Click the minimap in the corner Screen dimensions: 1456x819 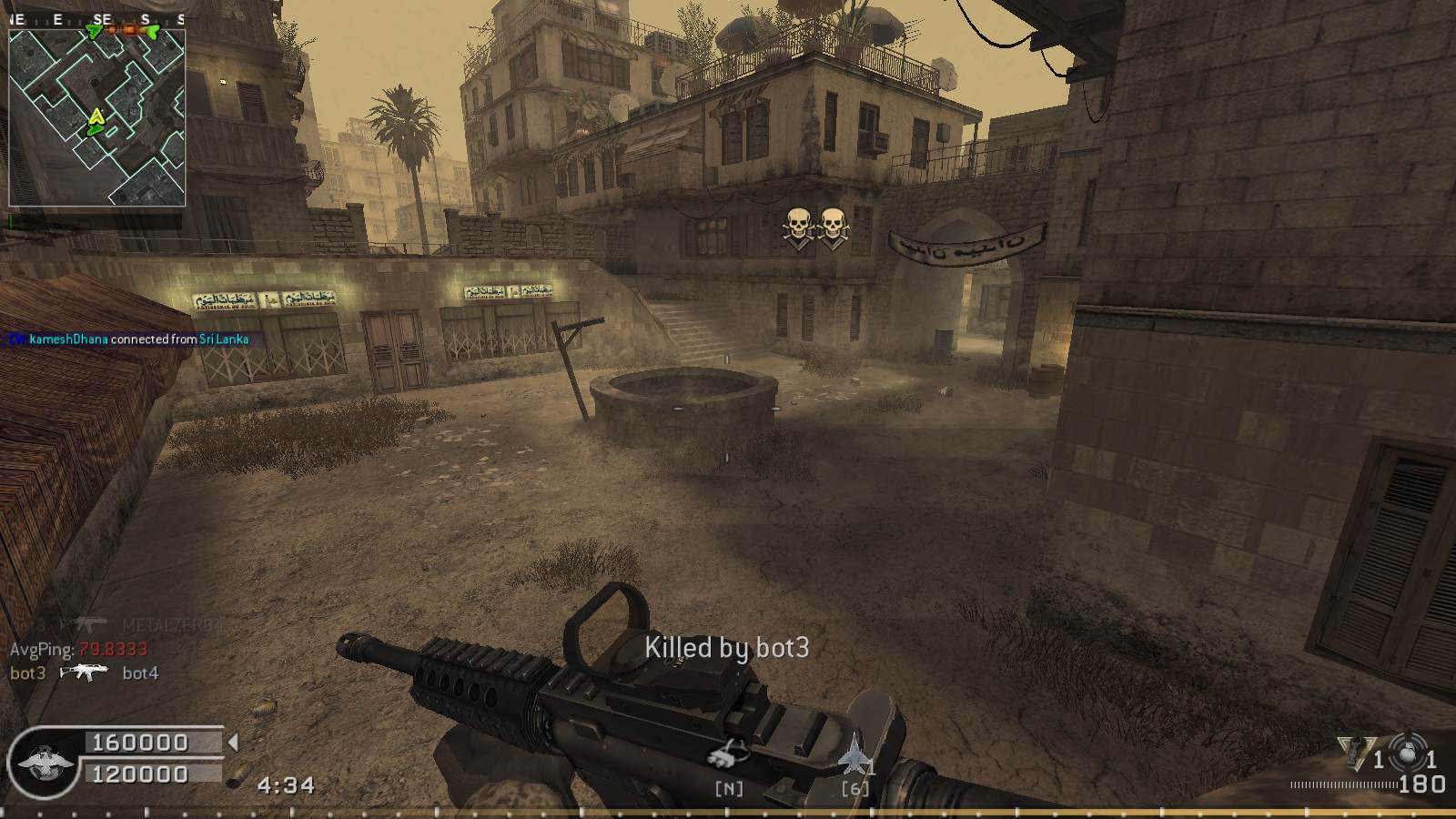pyautogui.click(x=96, y=117)
